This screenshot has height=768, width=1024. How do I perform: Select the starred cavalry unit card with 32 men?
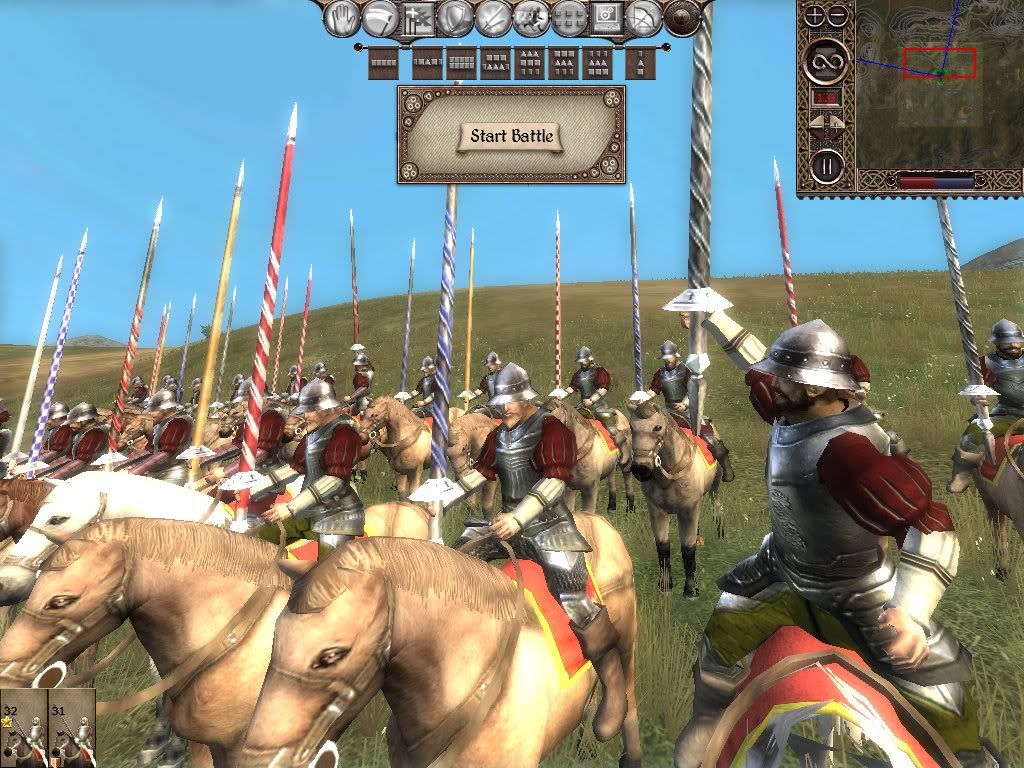23,728
